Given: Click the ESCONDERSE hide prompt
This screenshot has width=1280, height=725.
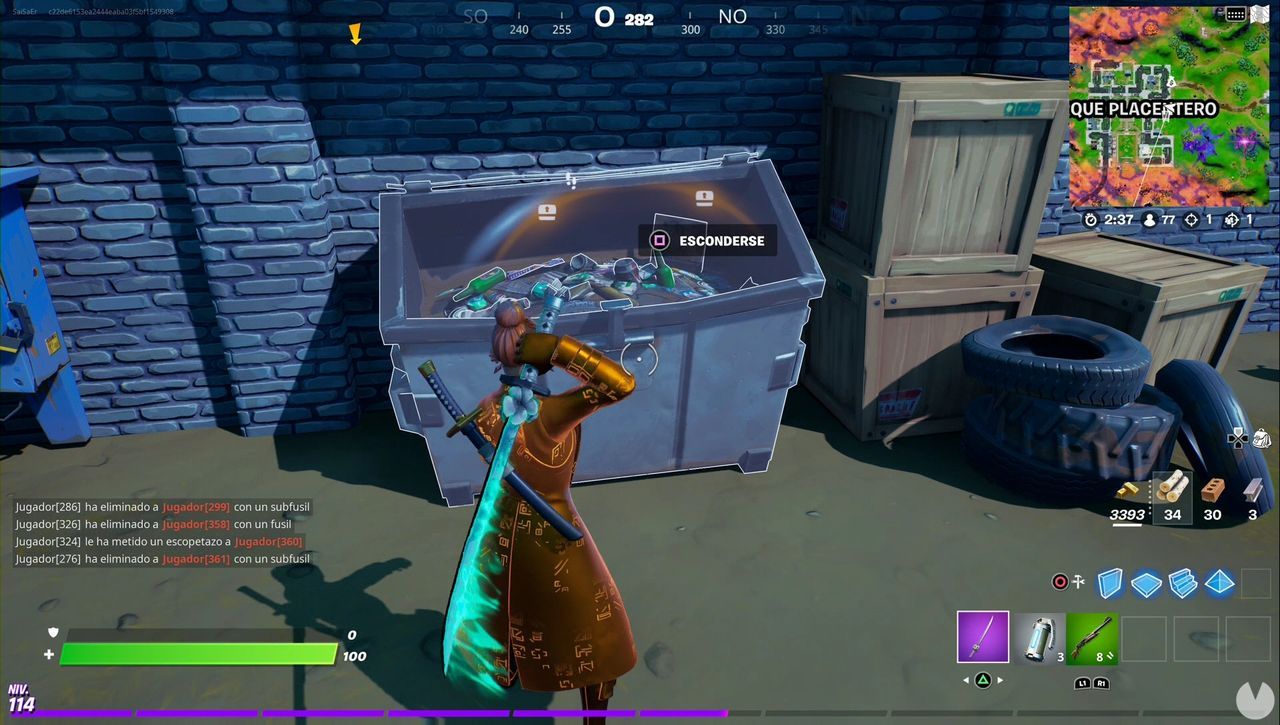Looking at the screenshot, I should pos(707,240).
